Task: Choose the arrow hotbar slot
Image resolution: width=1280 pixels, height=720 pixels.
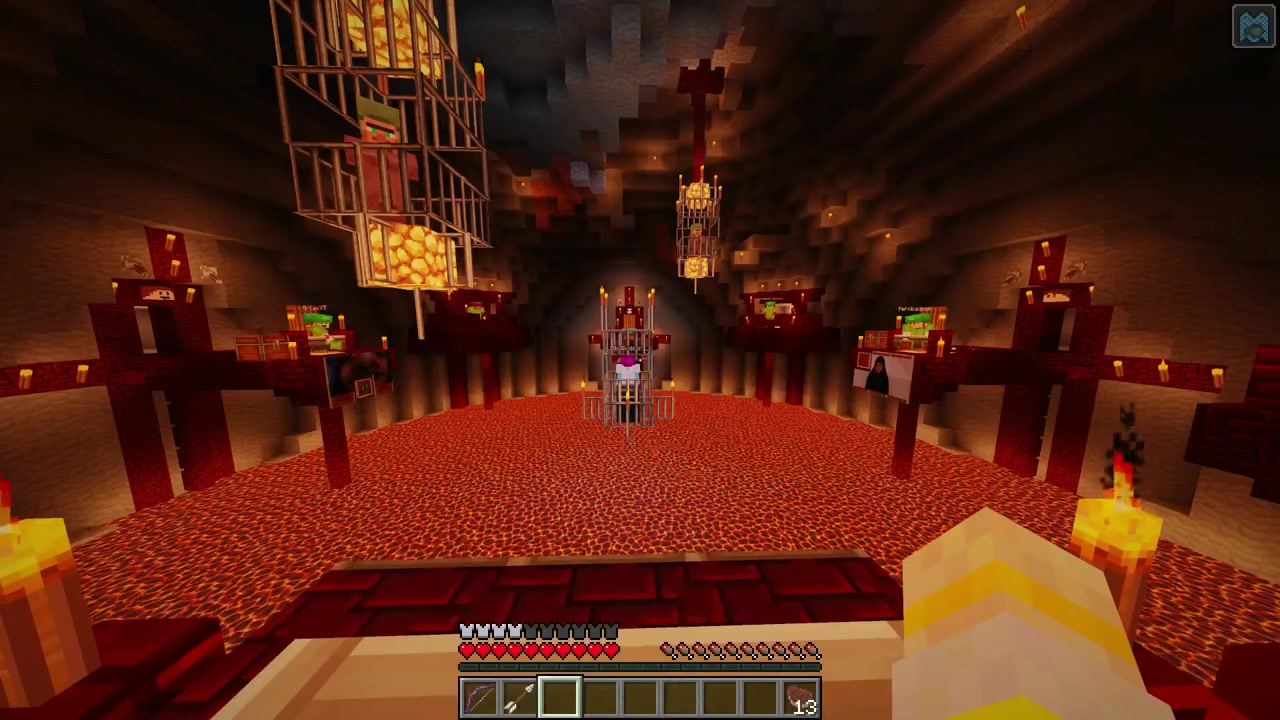Action: 520,698
